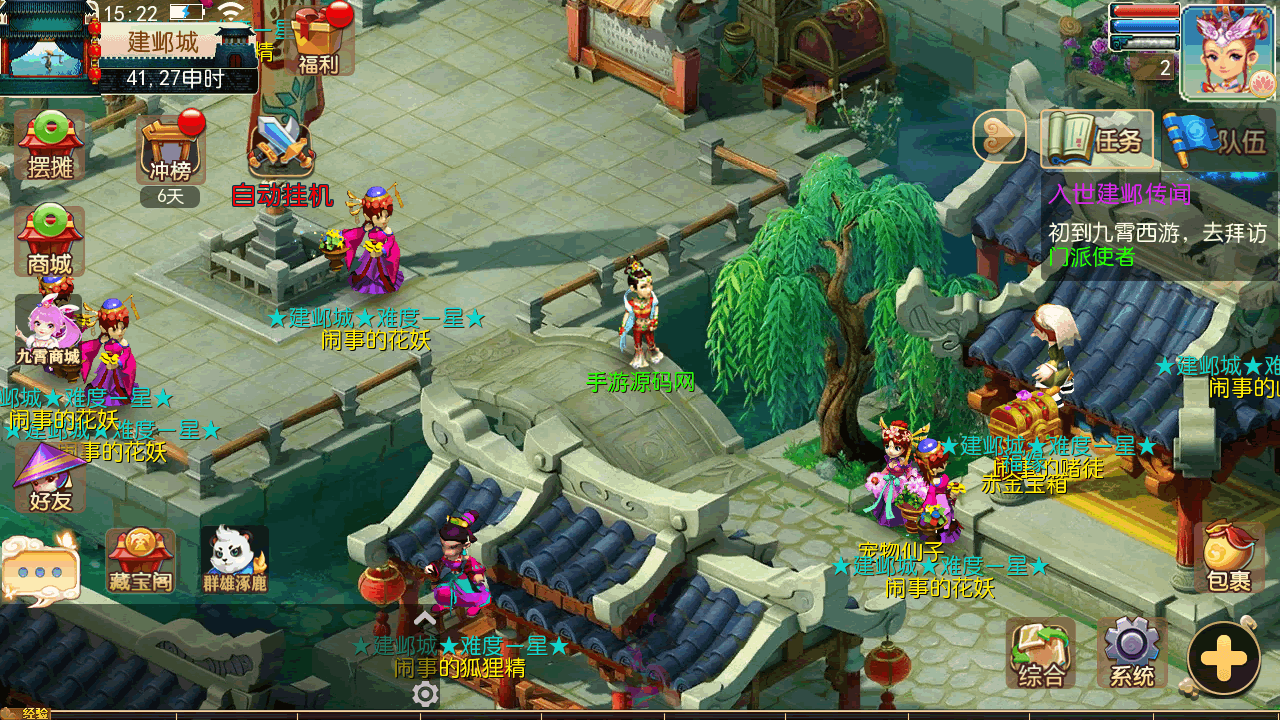Open the 九霄商城 pink-haired girl icon
1280x720 pixels.
click(x=47, y=330)
